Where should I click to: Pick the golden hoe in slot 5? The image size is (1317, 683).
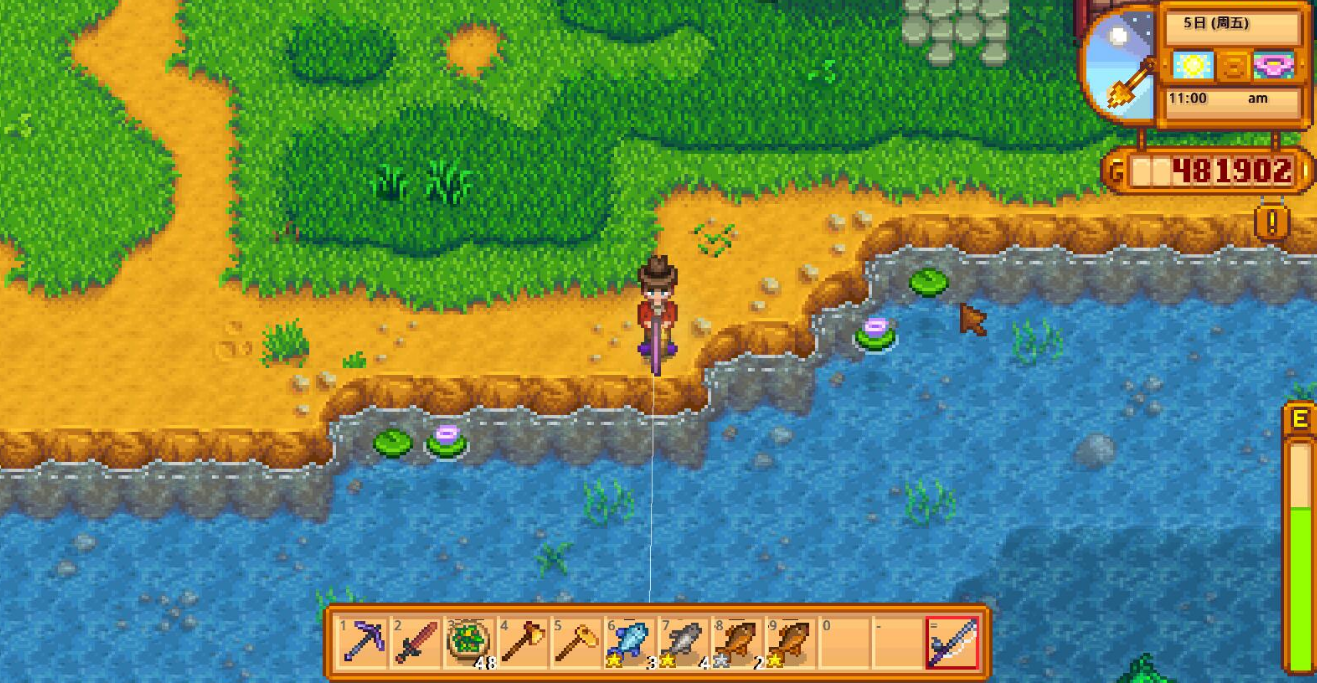click(576, 641)
